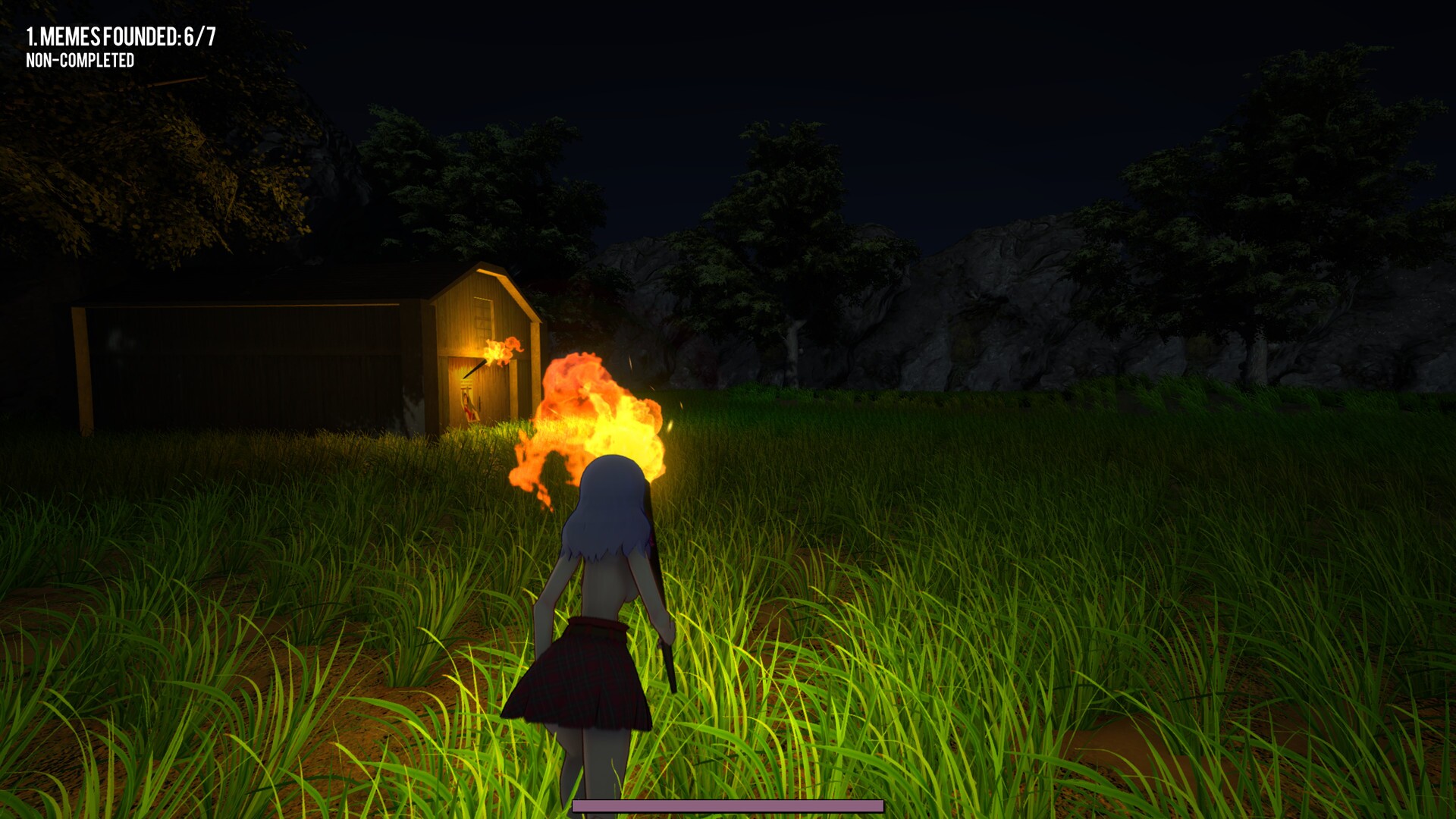Click the progress bar at screen bottom
1456x819 pixels.
click(x=726, y=807)
